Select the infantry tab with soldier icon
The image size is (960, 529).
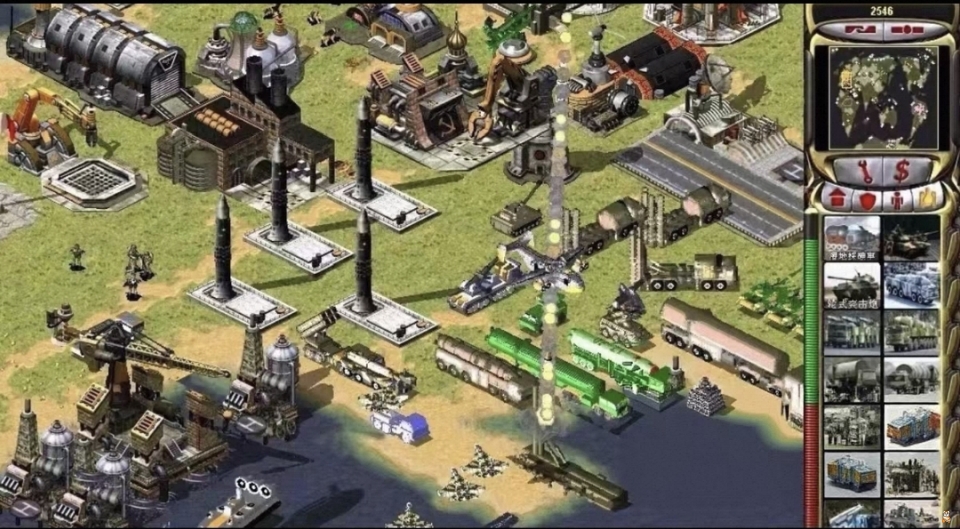[896, 199]
